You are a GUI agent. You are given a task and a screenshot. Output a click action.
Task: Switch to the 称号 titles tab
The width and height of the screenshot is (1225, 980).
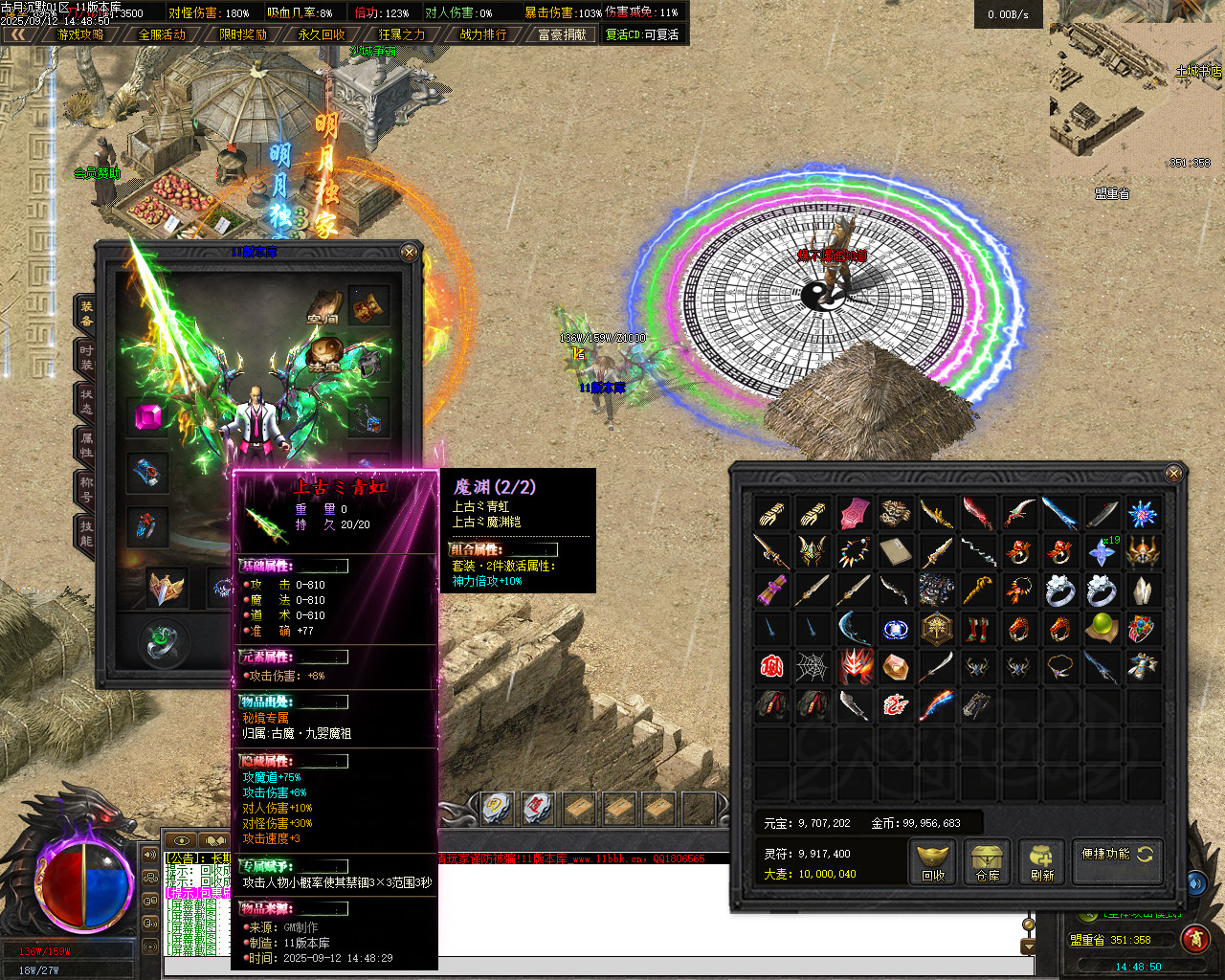[86, 490]
